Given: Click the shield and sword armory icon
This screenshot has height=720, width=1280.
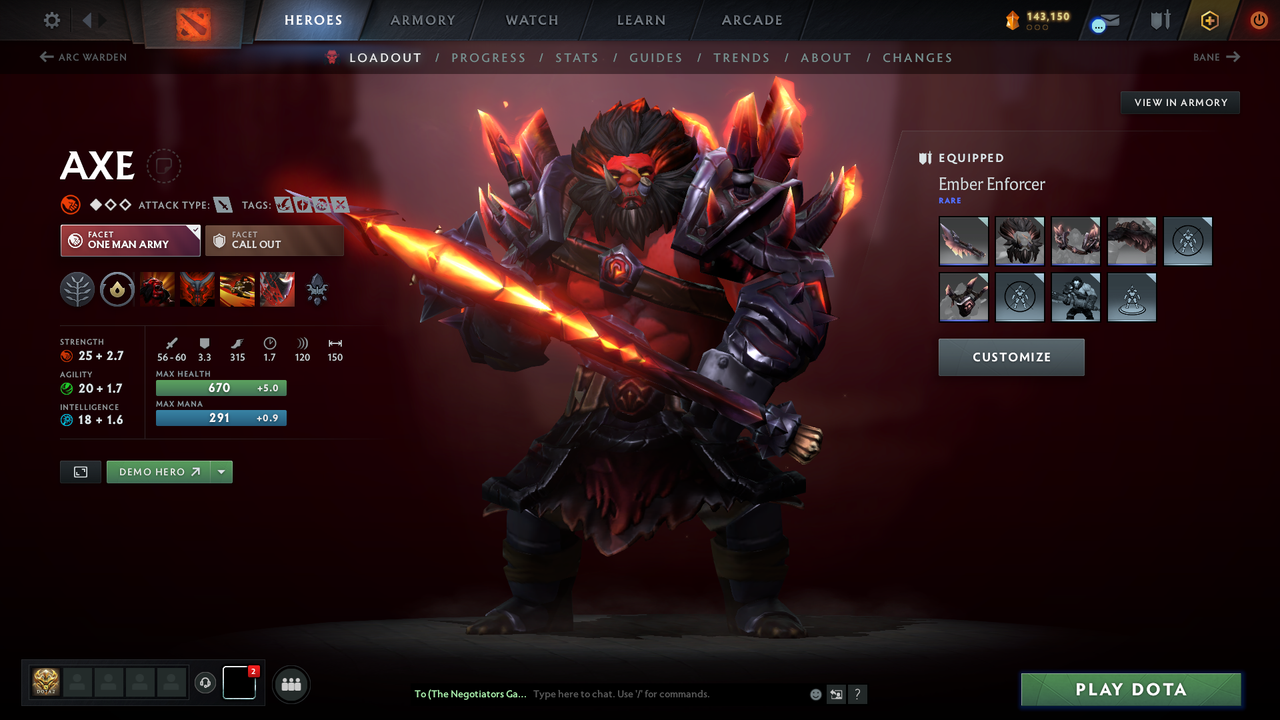Looking at the screenshot, I should coord(1158,19).
